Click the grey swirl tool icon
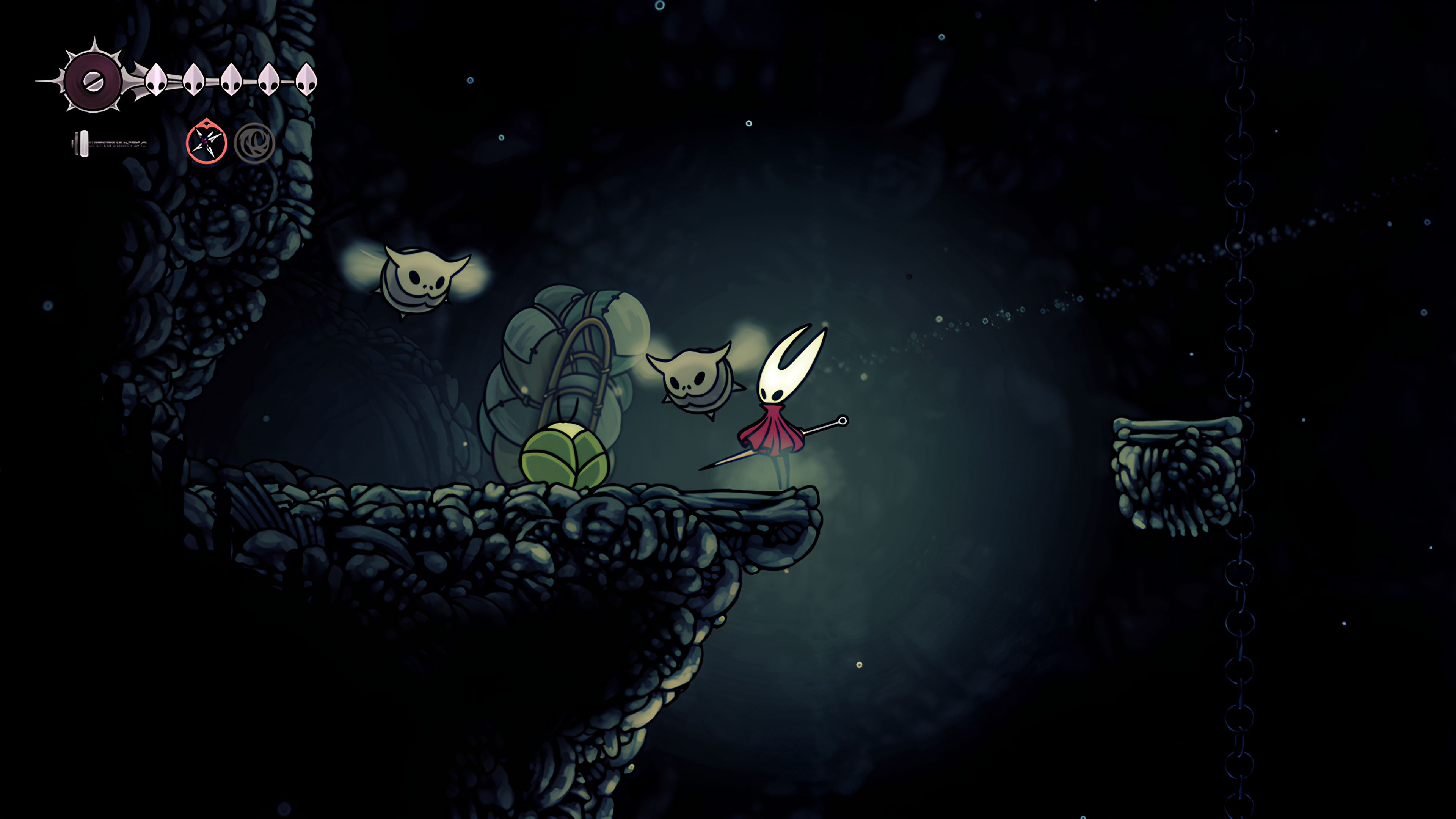Viewport: 1456px width, 819px height. click(254, 143)
